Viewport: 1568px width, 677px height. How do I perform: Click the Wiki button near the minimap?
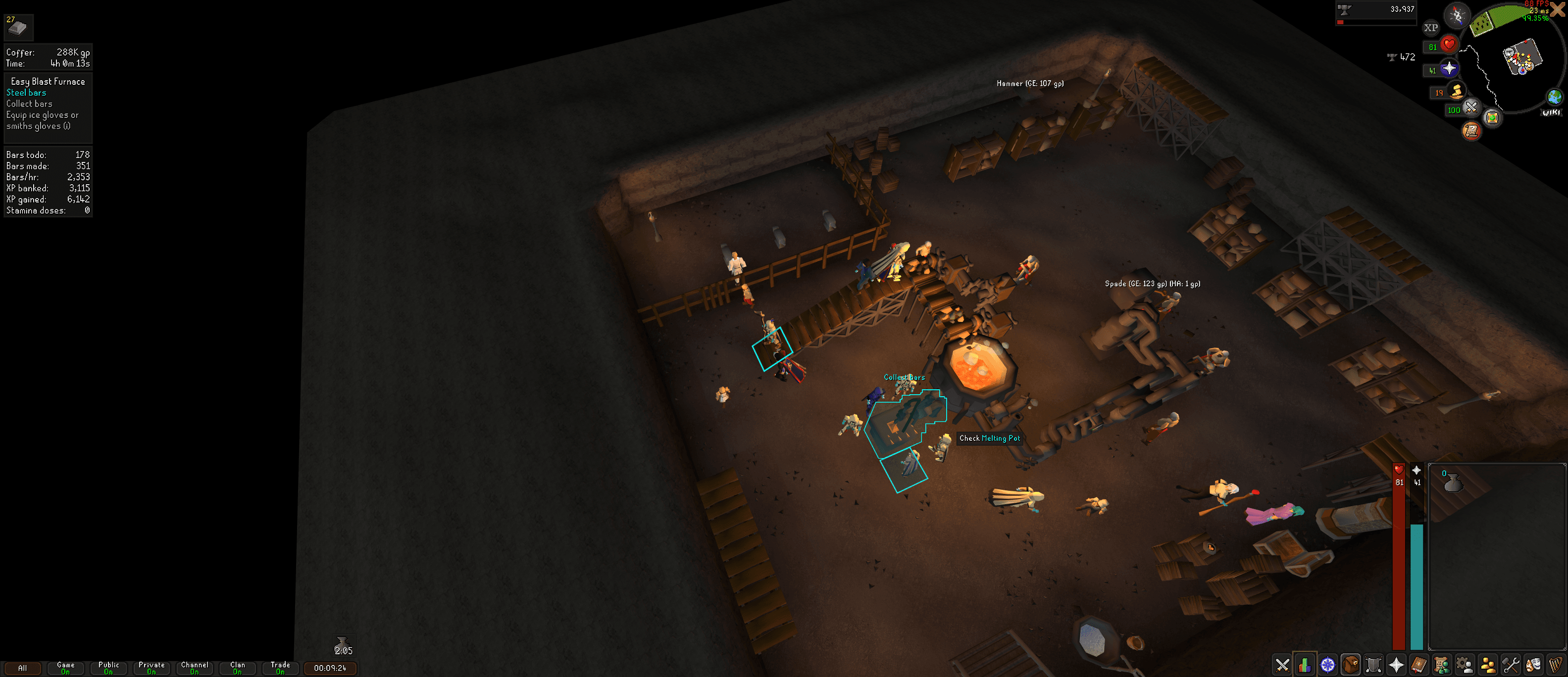(1551, 112)
